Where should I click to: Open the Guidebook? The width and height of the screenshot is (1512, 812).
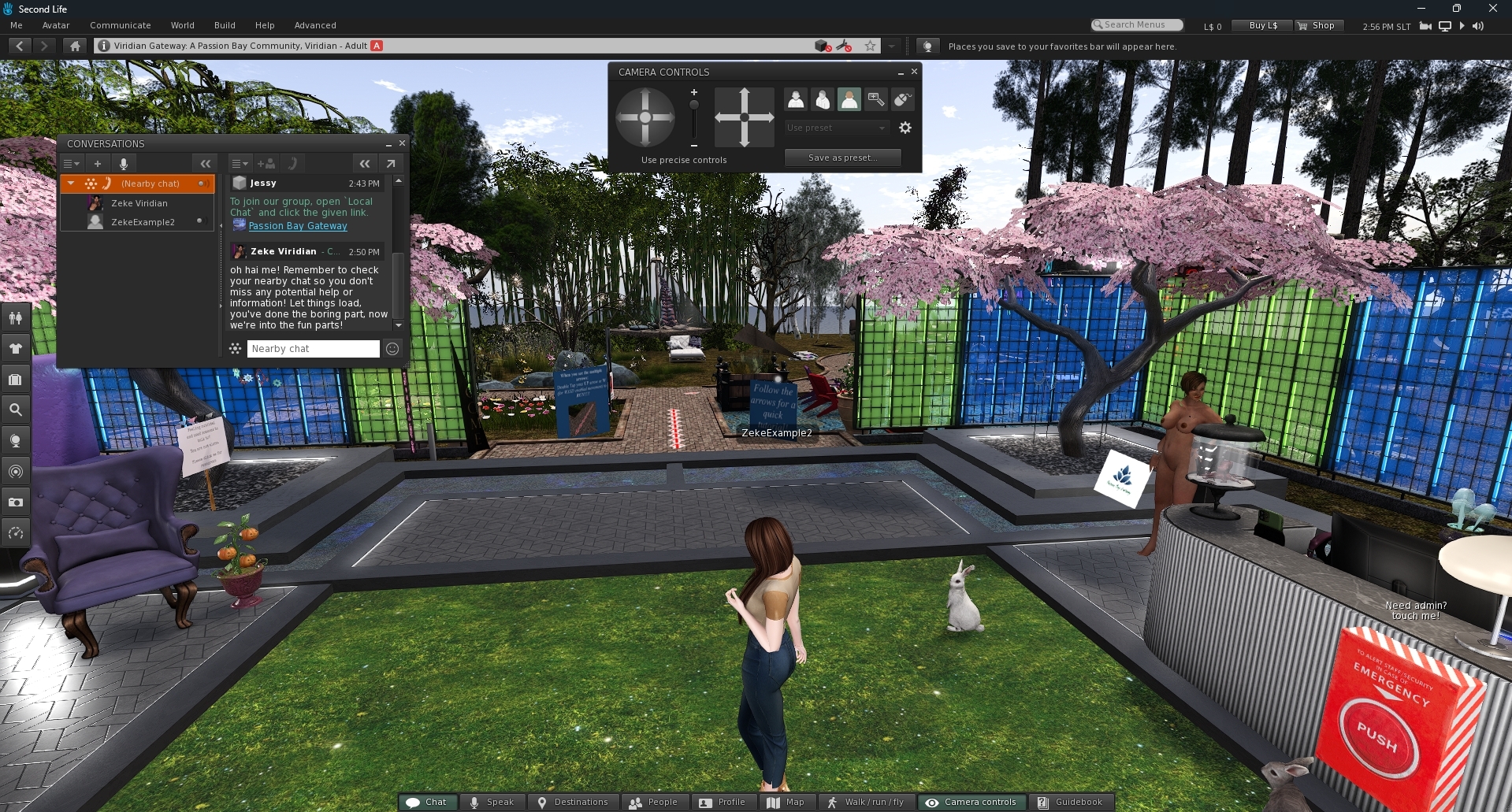[x=1070, y=802]
